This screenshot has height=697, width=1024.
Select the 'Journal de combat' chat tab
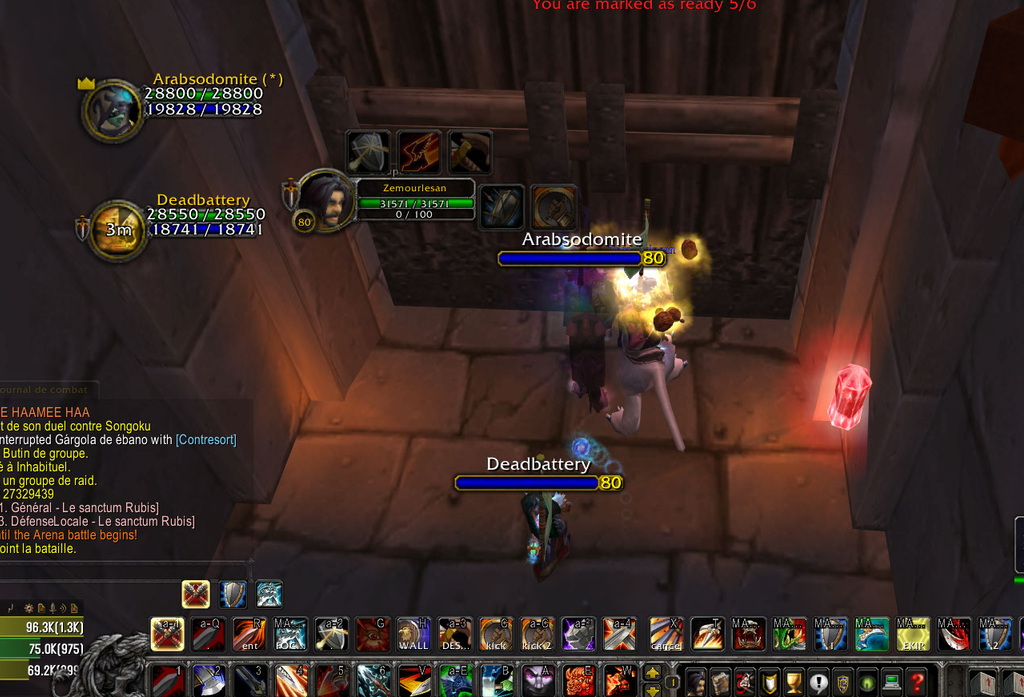(45, 389)
